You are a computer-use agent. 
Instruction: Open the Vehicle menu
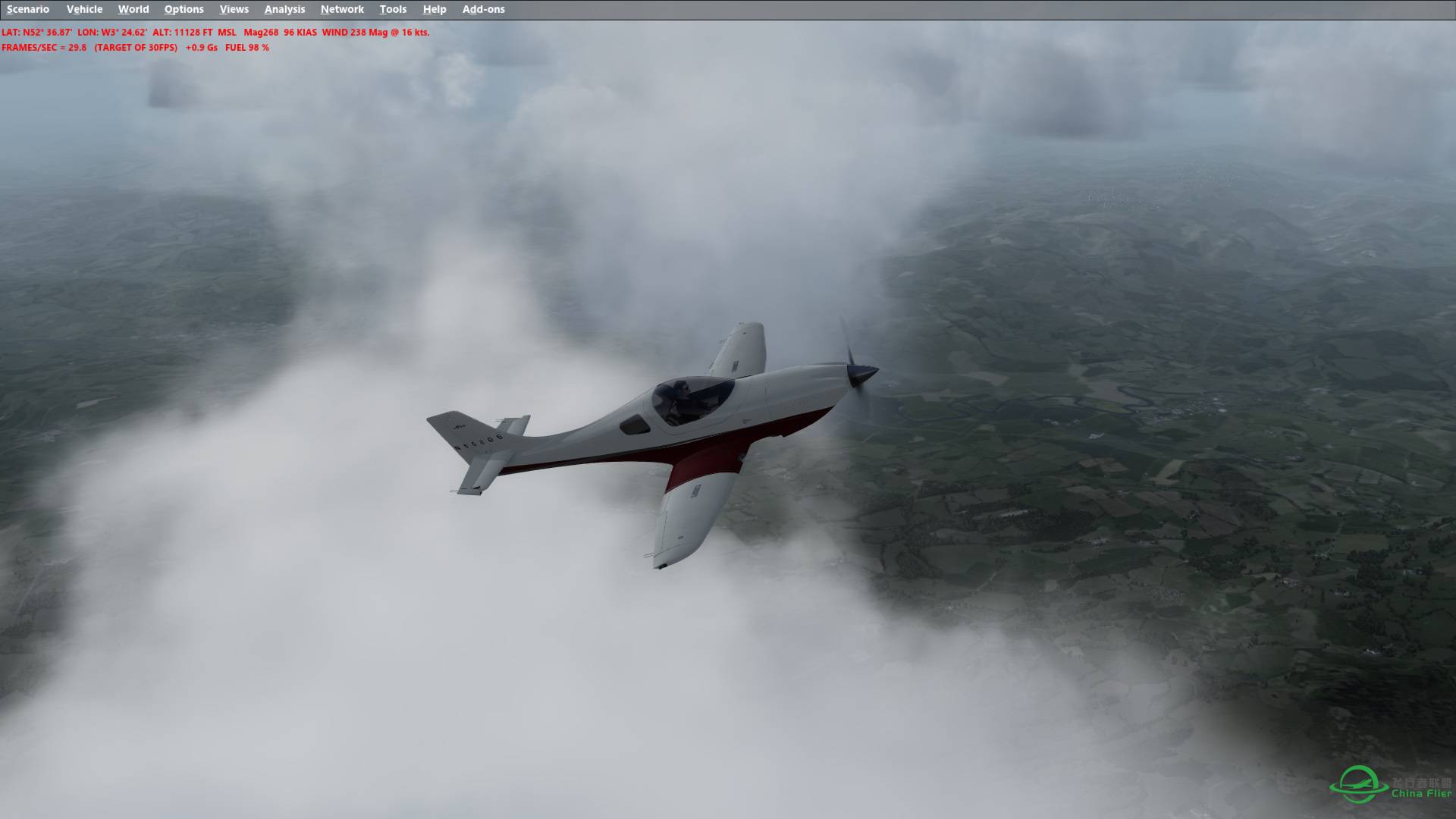[x=85, y=9]
